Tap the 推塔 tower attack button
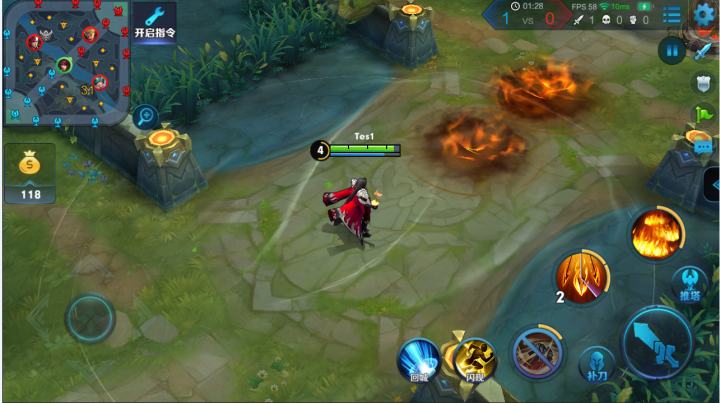 (690, 284)
